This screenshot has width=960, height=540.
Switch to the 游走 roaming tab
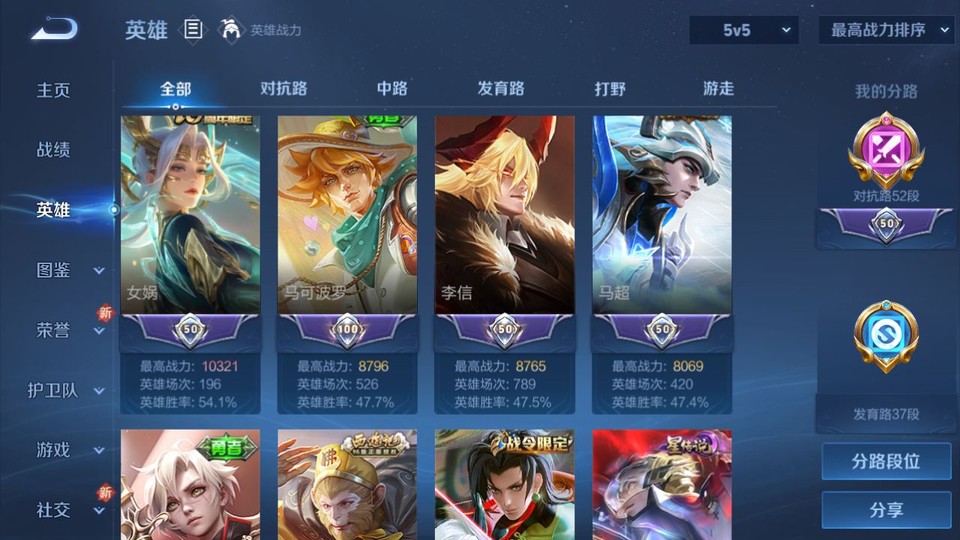(718, 89)
